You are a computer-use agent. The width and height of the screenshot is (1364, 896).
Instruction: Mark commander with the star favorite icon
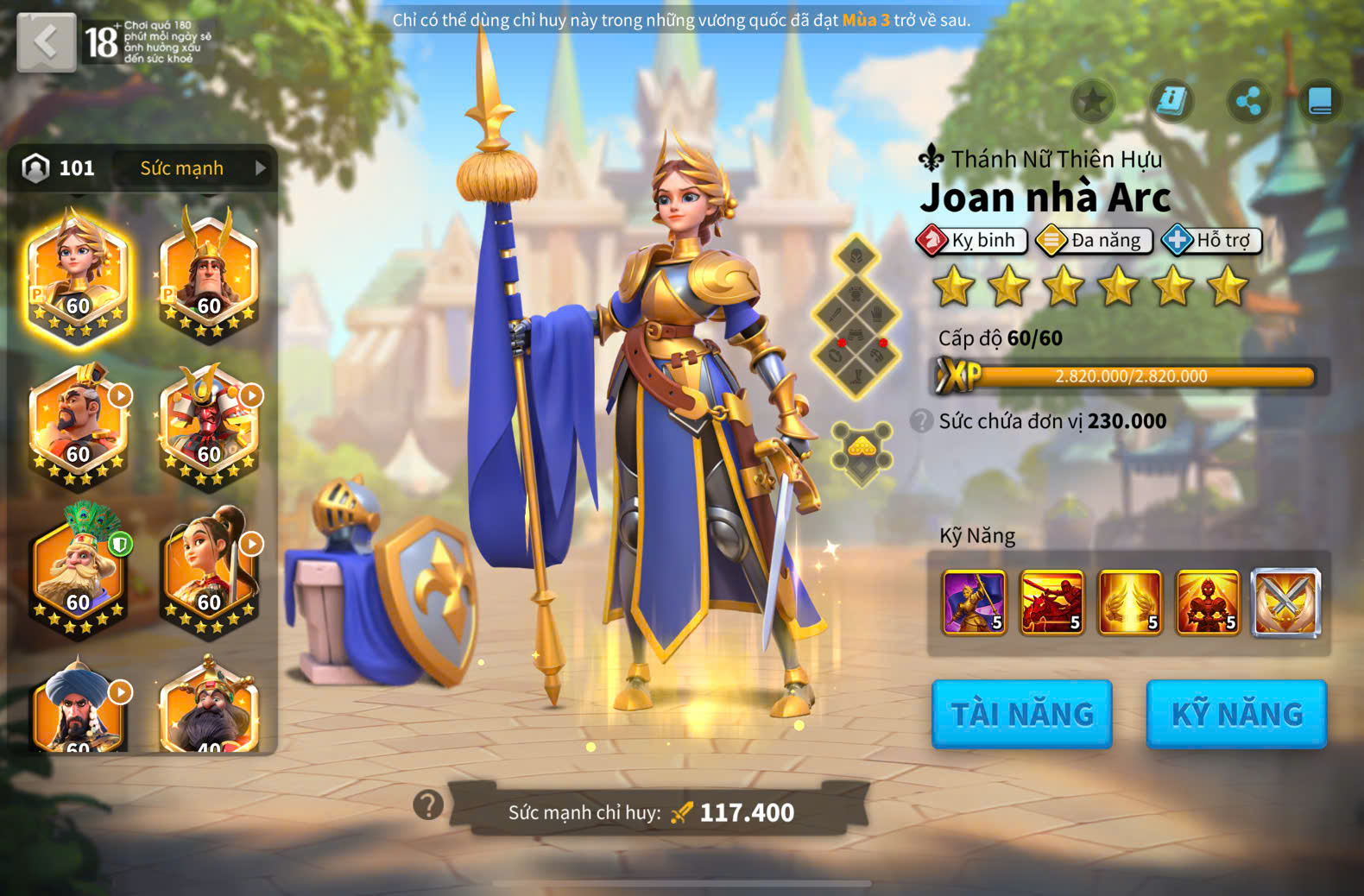1093,102
